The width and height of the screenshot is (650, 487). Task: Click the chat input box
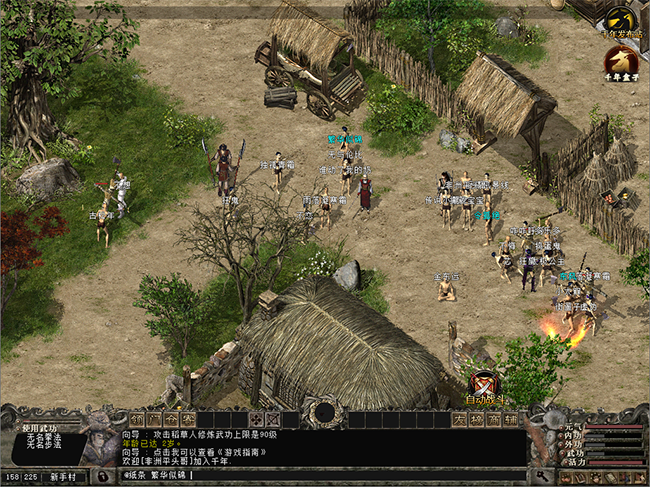[x=320, y=475]
